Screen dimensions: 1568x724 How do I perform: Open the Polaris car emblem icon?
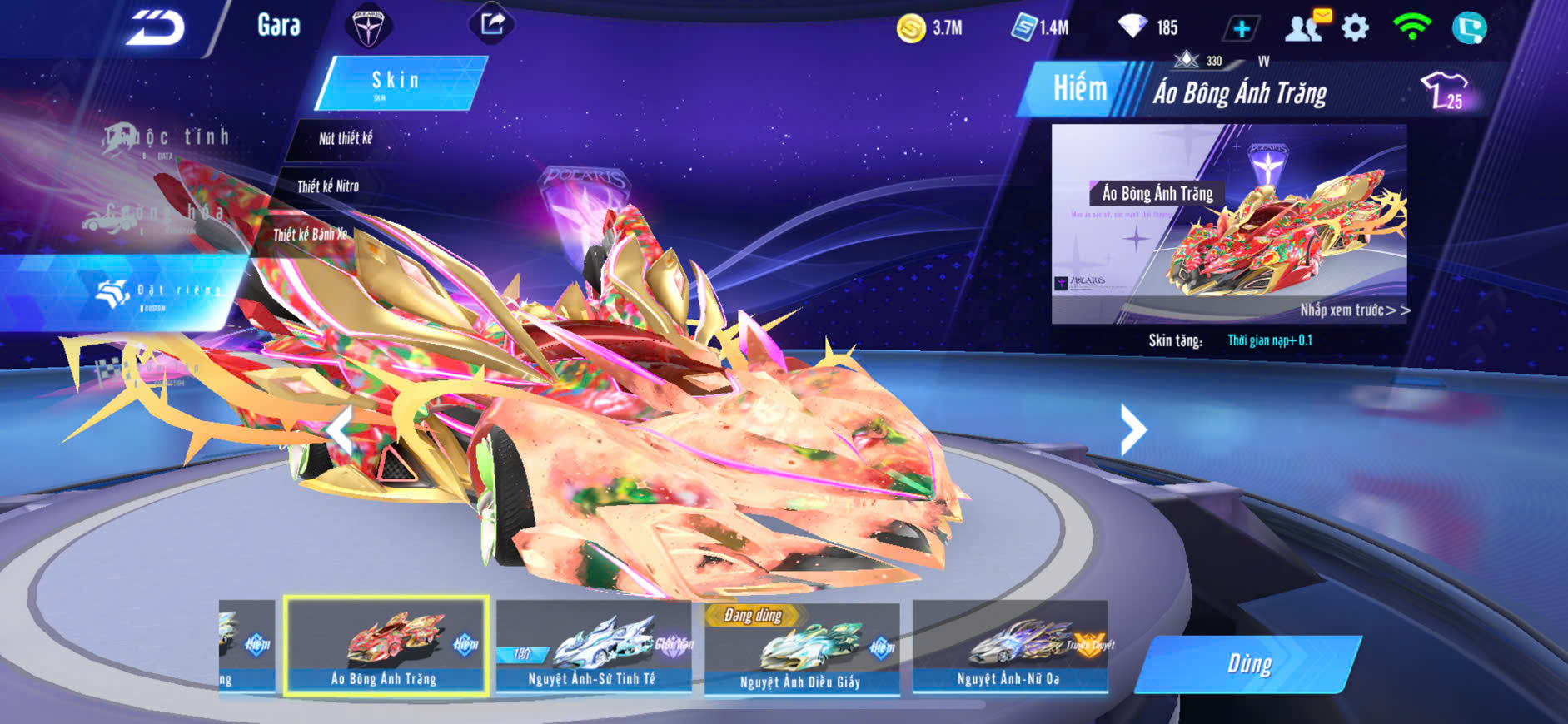pyautogui.click(x=367, y=27)
